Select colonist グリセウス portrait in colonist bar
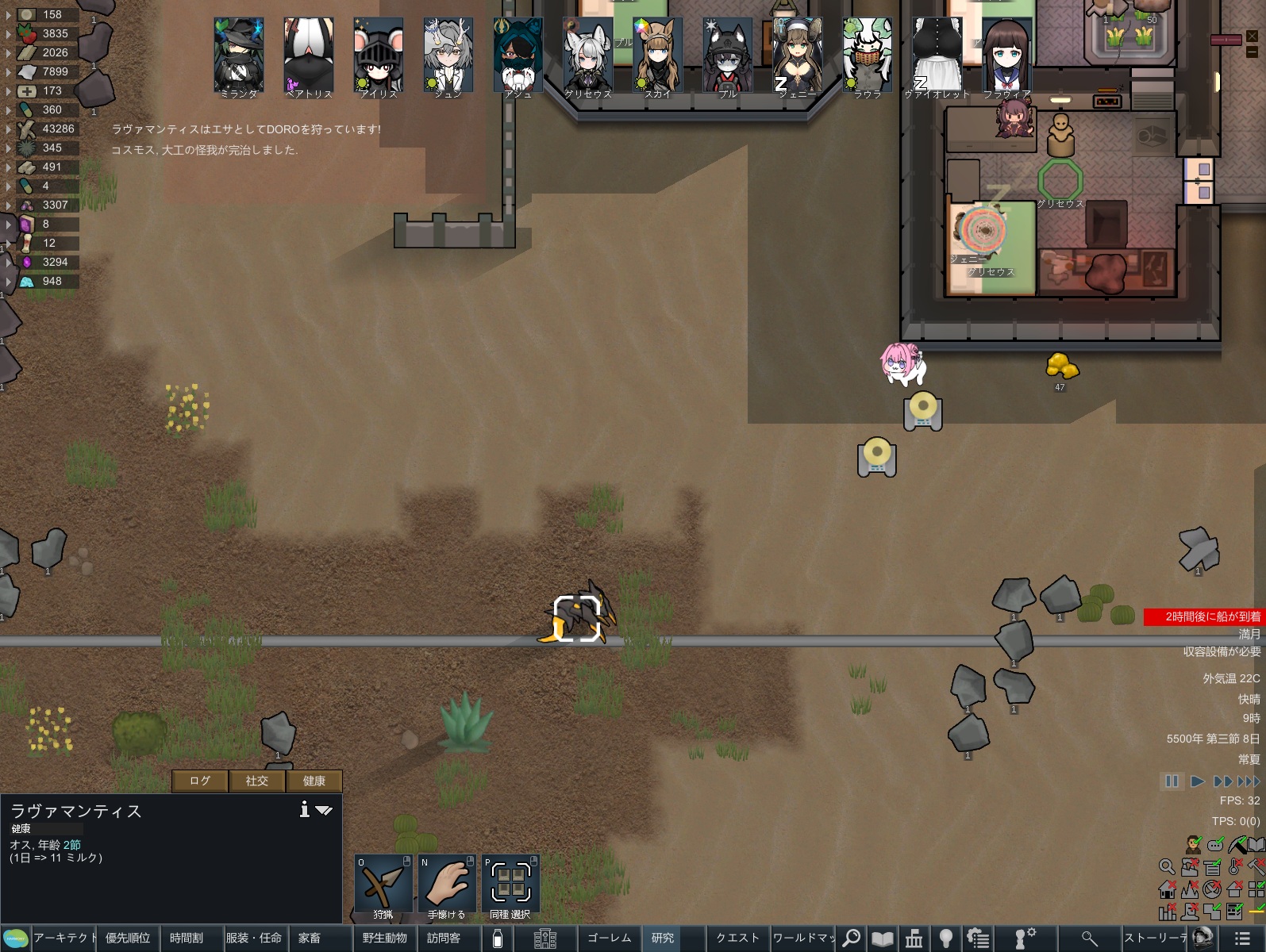Image resolution: width=1266 pixels, height=952 pixels. coord(588,56)
